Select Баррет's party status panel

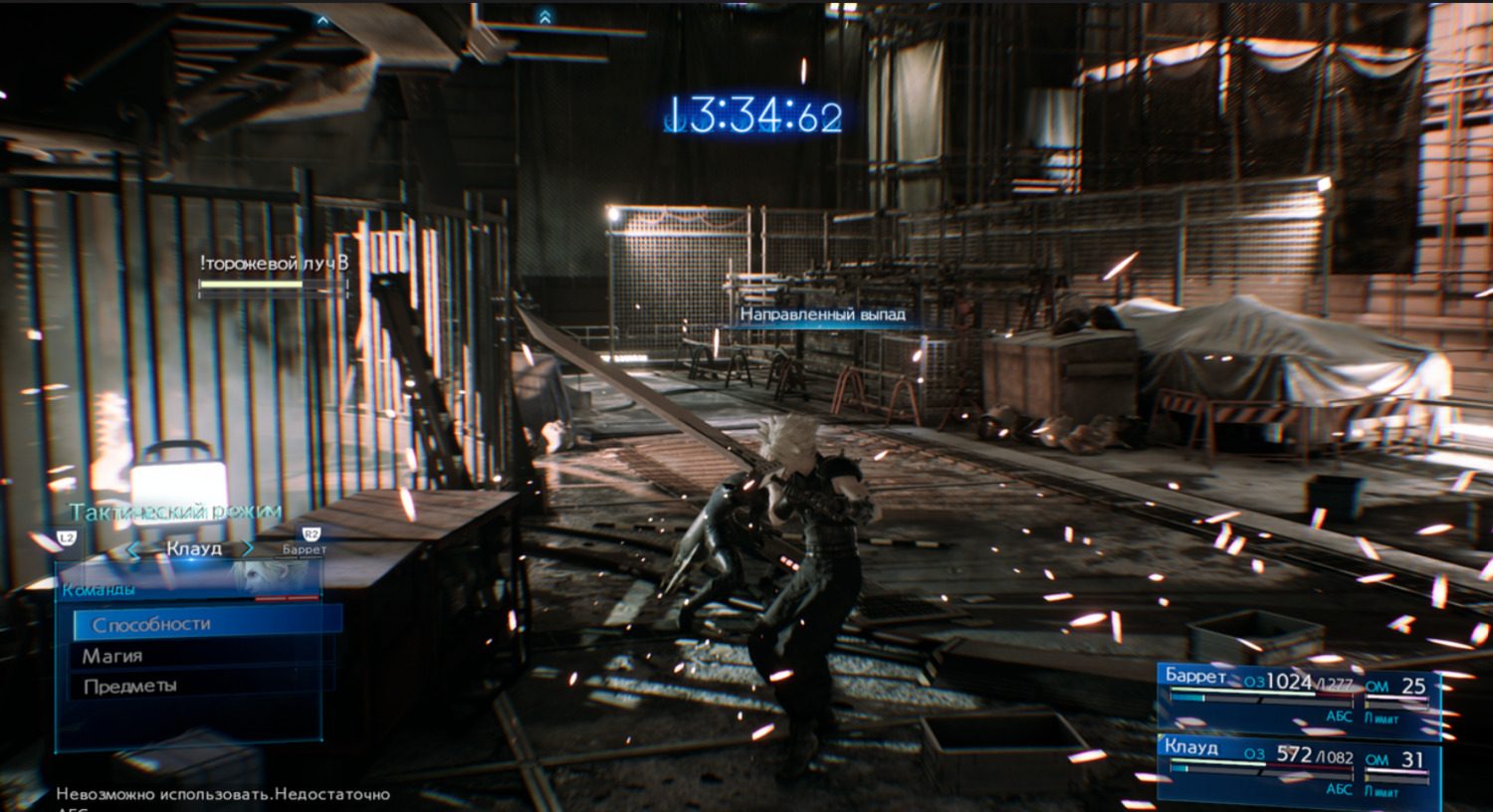(1299, 697)
